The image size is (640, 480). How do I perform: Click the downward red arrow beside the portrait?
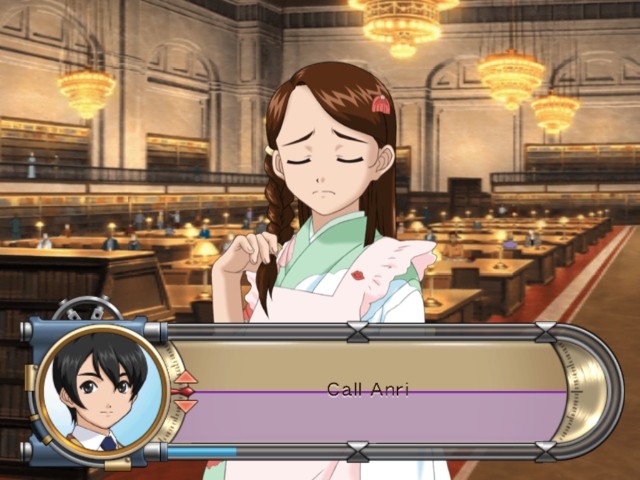[186, 405]
